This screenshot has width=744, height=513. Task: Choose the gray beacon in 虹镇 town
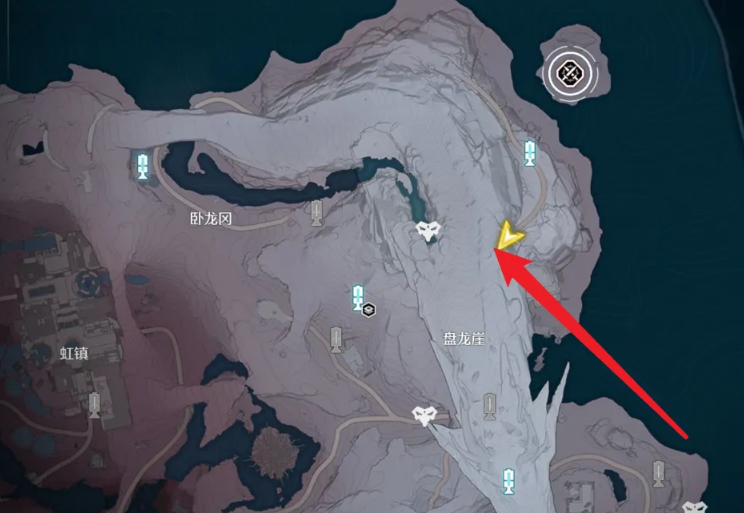[95, 404]
